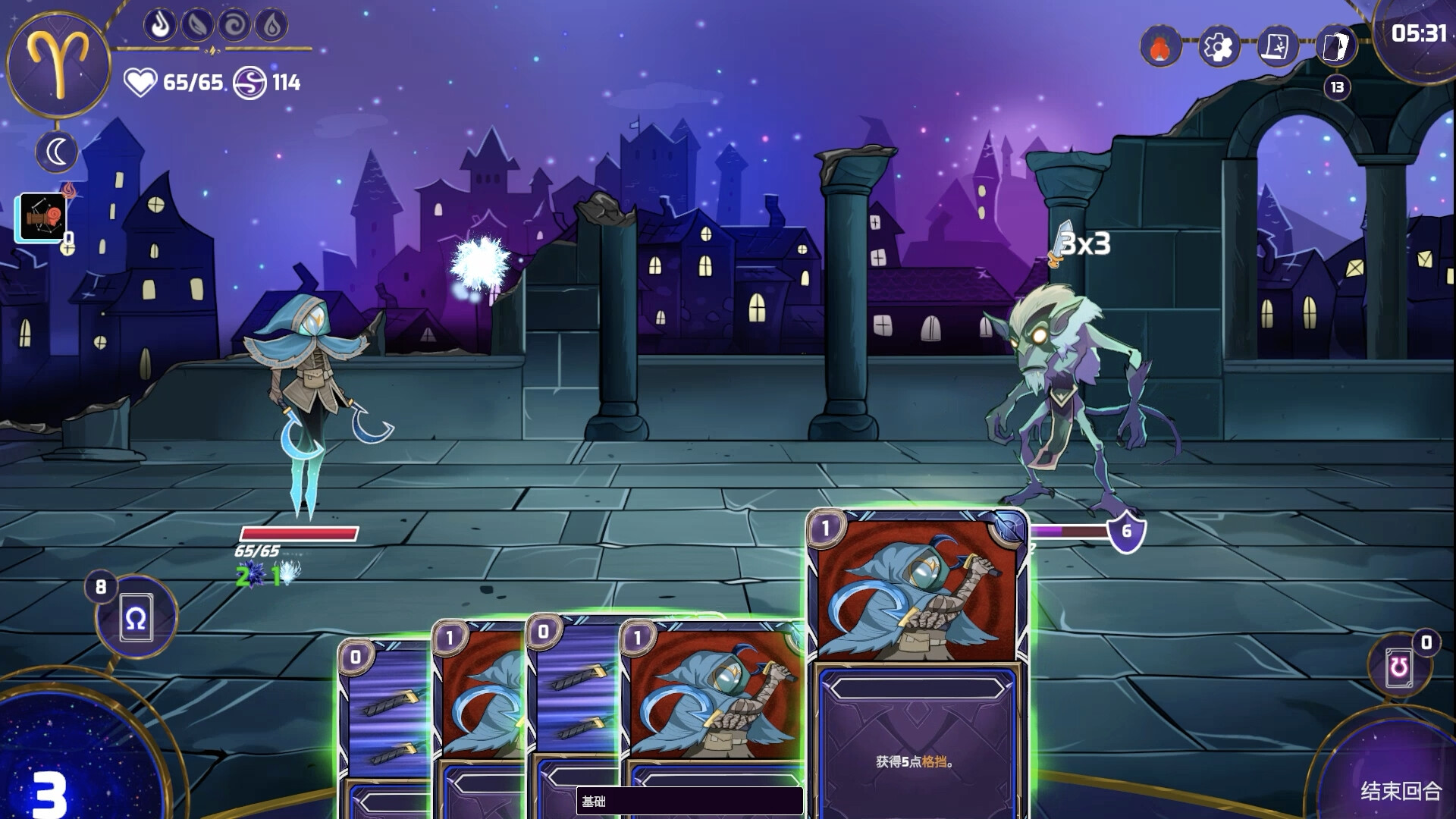
Task: Click the crescent moon icon
Action: 57,152
